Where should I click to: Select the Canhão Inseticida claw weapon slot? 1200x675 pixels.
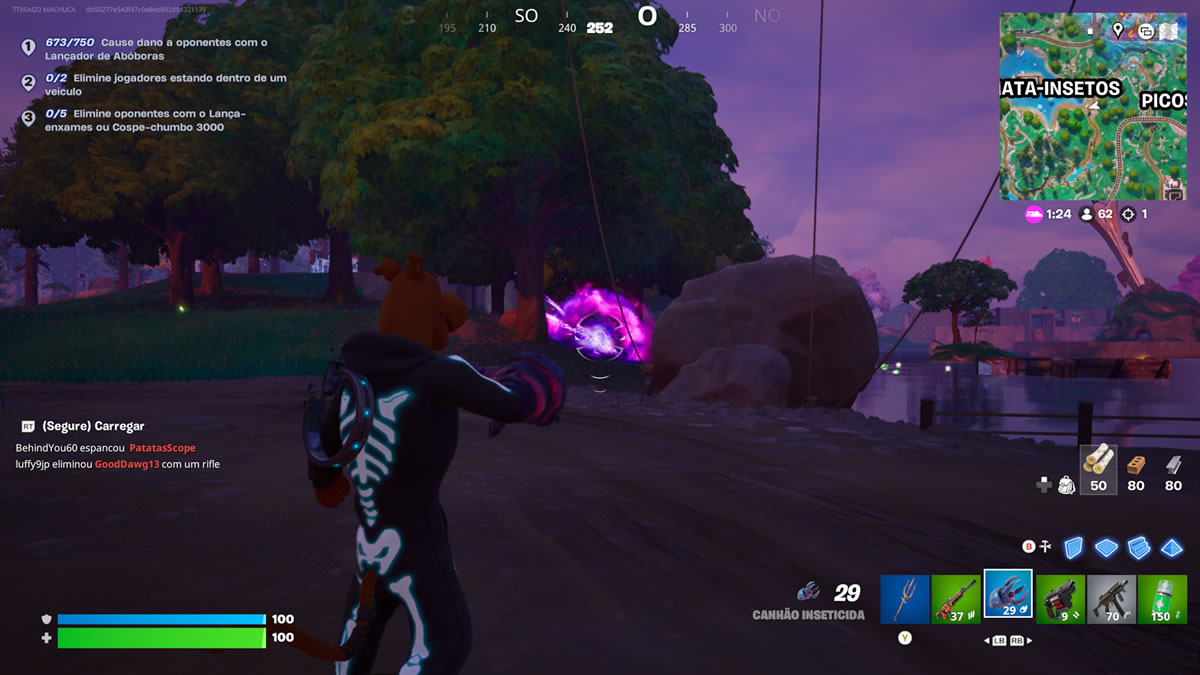tap(1008, 596)
